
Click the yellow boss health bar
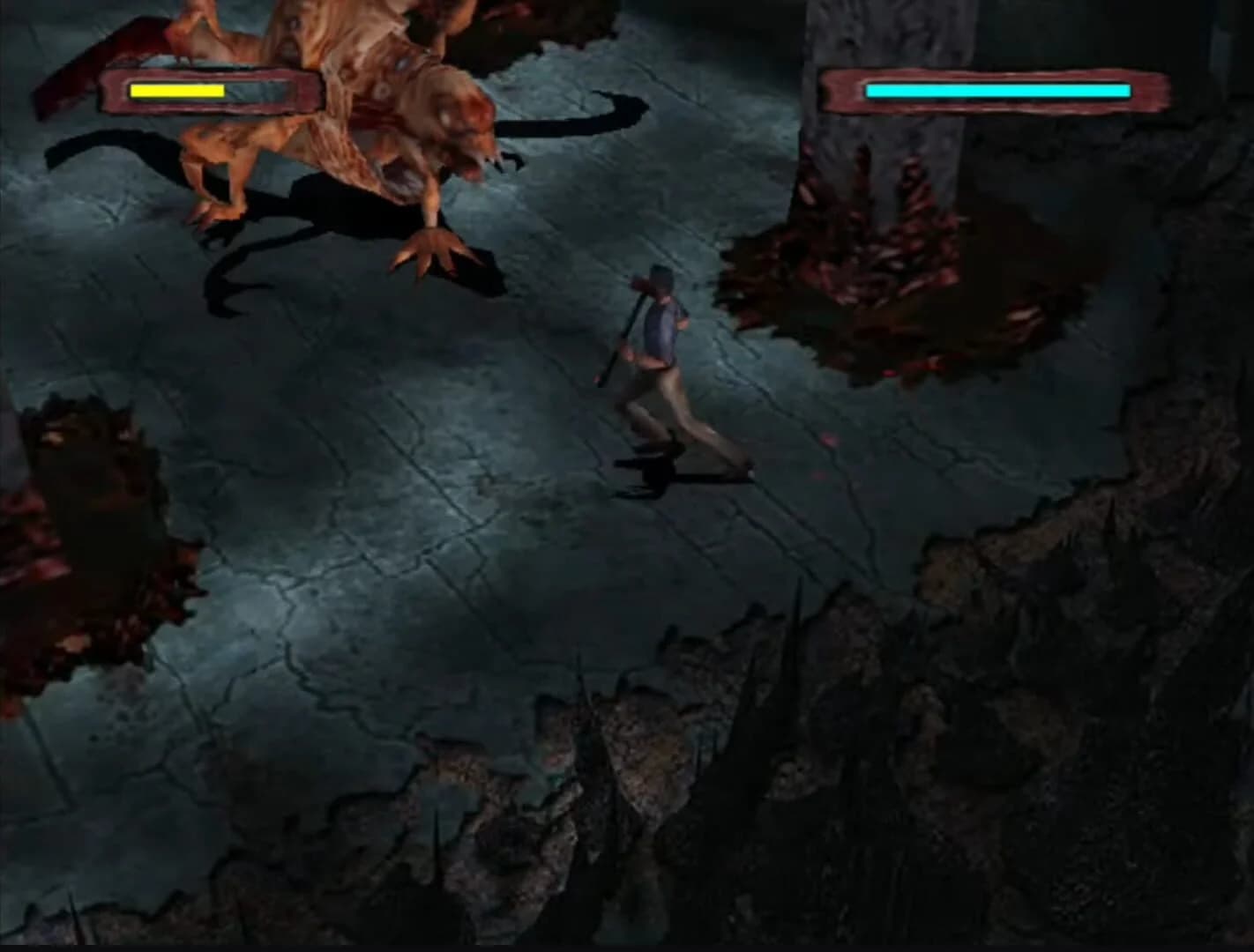[176, 89]
